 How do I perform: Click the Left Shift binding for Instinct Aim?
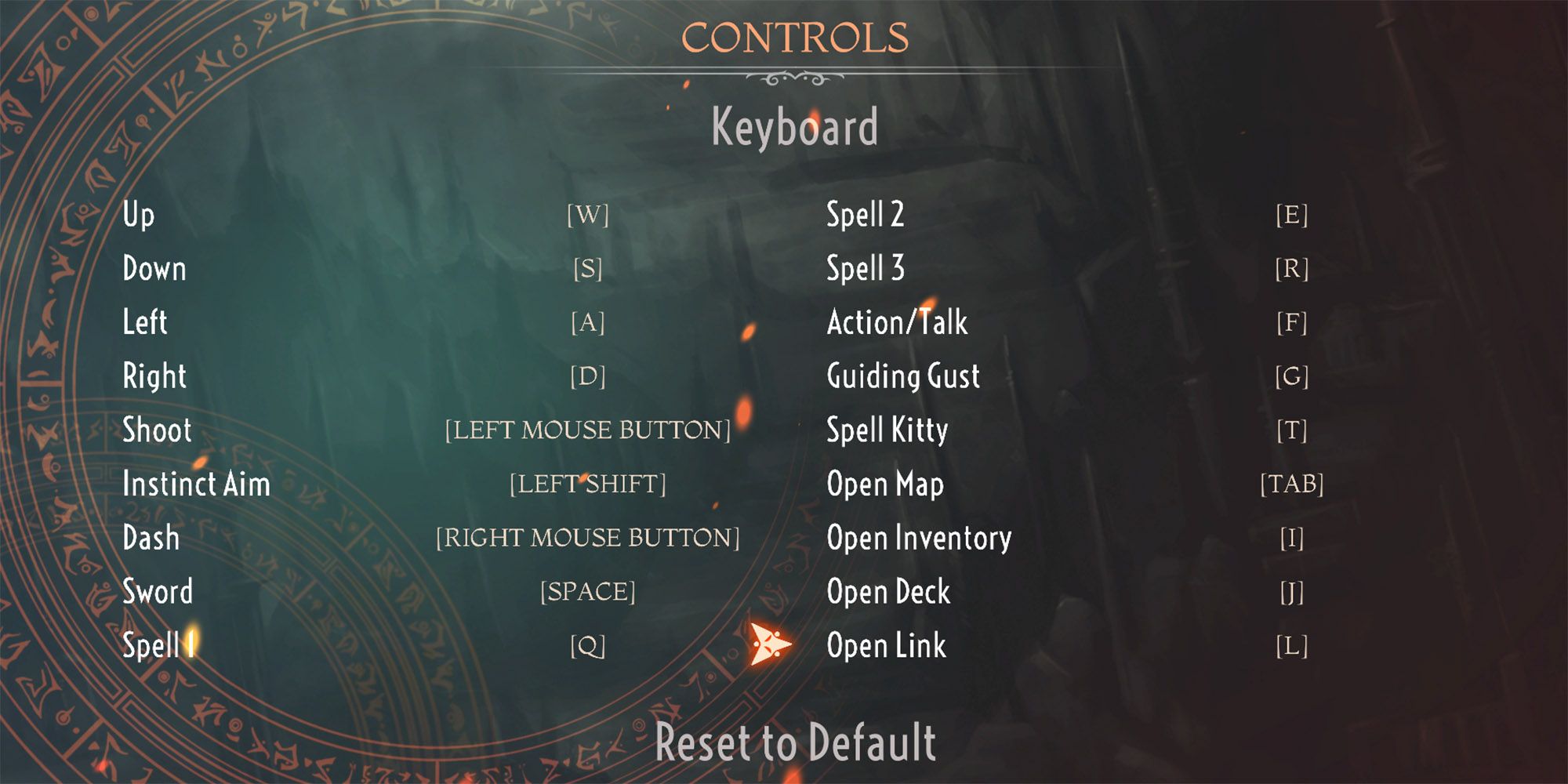pos(588,485)
